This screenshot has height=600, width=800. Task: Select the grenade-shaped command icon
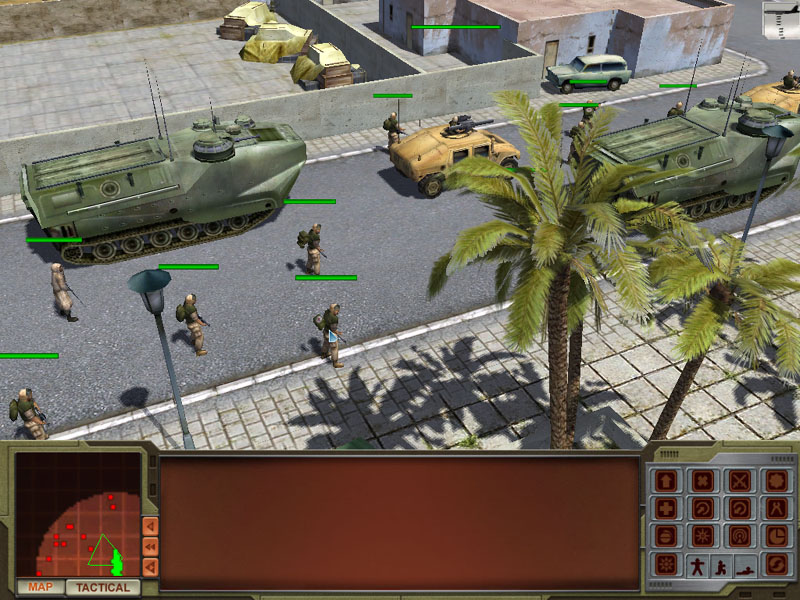click(666, 536)
